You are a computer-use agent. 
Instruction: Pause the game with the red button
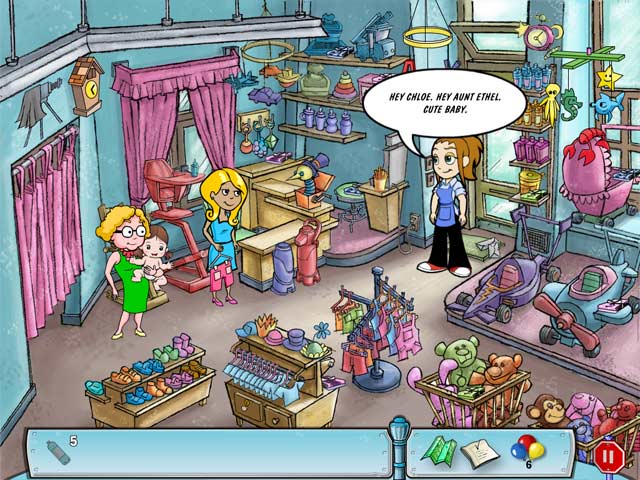[x=608, y=456]
